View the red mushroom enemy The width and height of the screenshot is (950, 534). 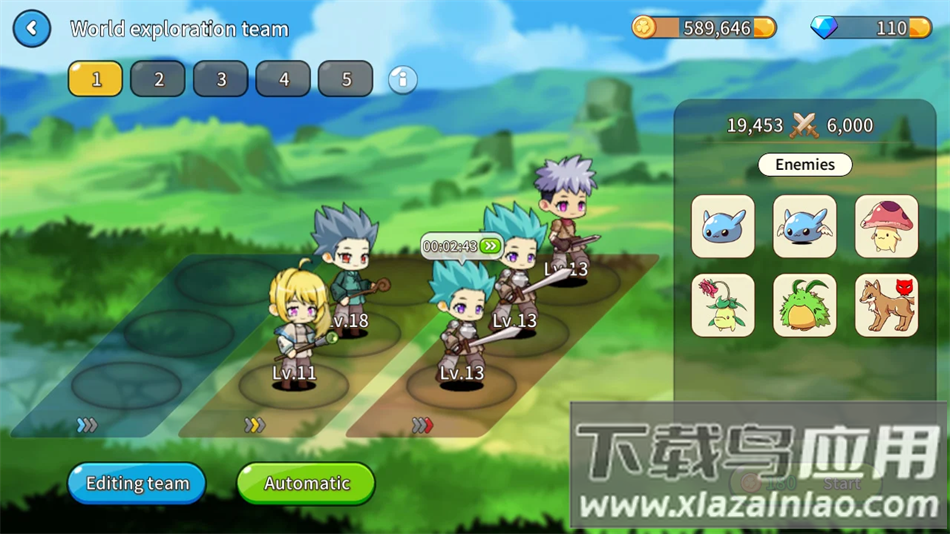(x=887, y=226)
